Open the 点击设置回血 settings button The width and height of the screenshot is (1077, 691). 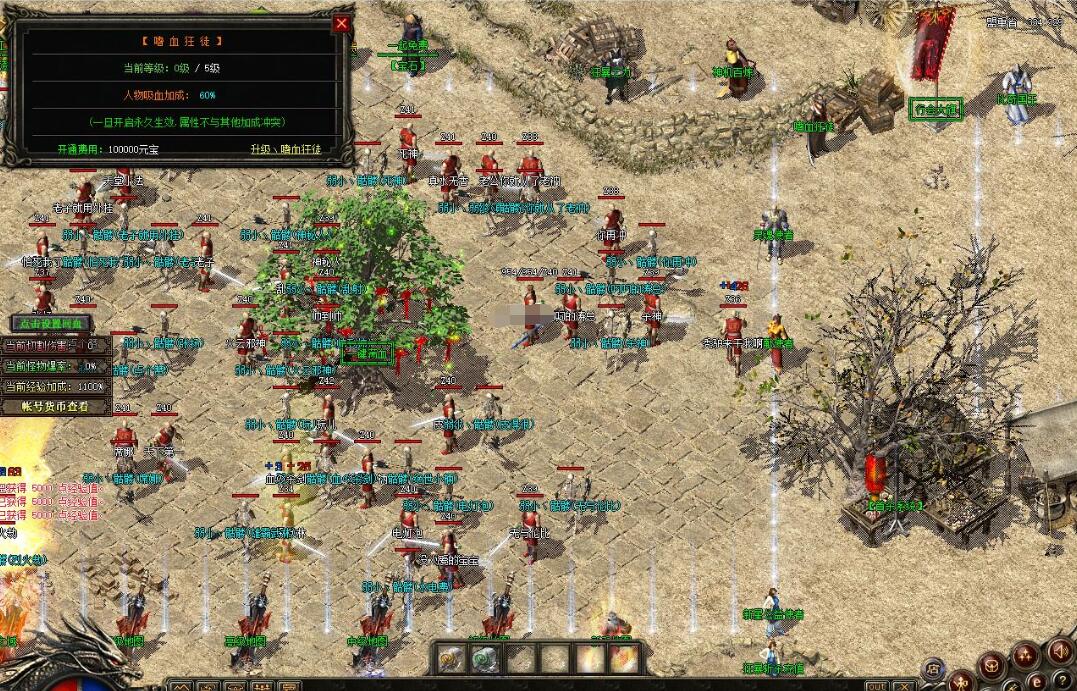51,323
